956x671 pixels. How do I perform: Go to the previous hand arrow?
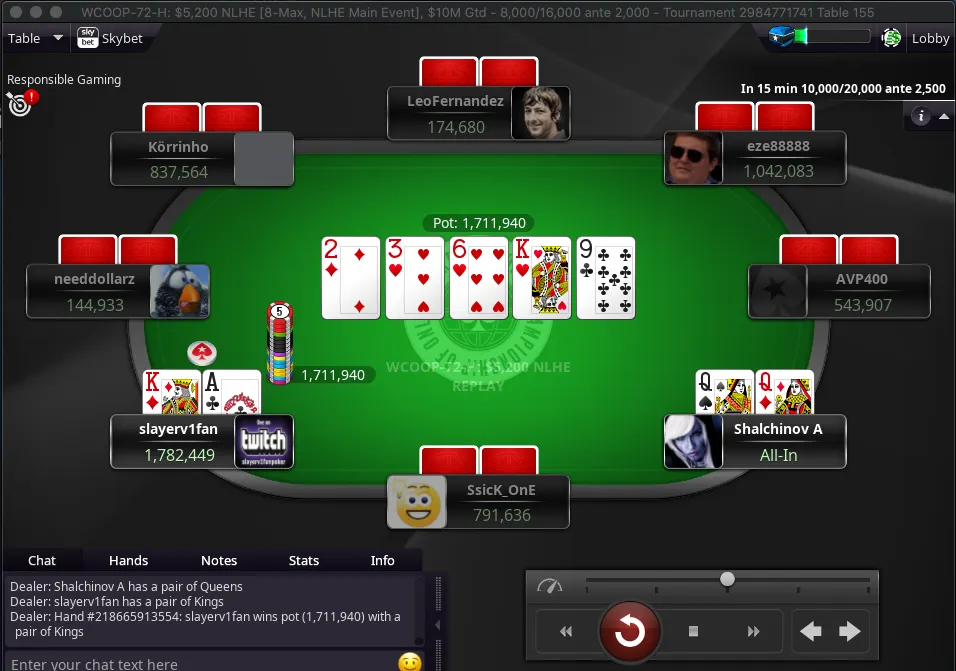click(x=810, y=631)
